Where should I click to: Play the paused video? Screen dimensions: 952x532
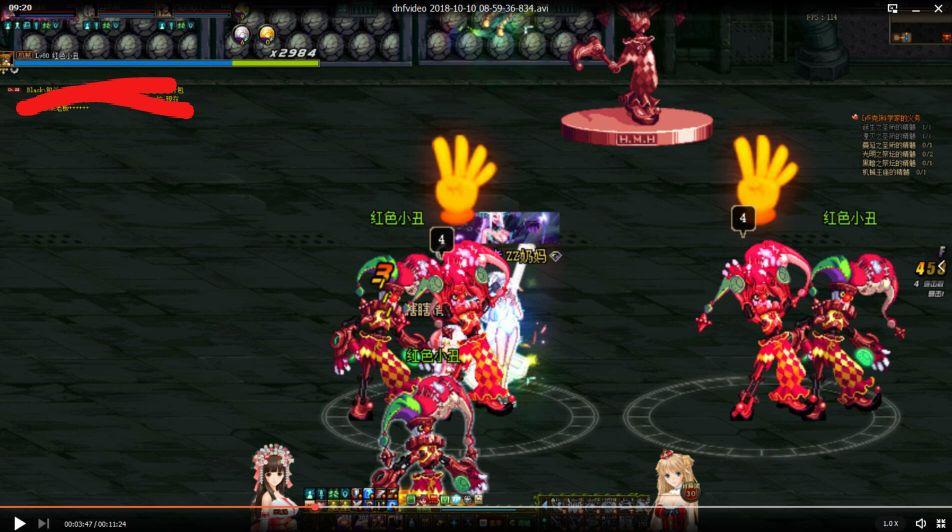tap(19, 522)
